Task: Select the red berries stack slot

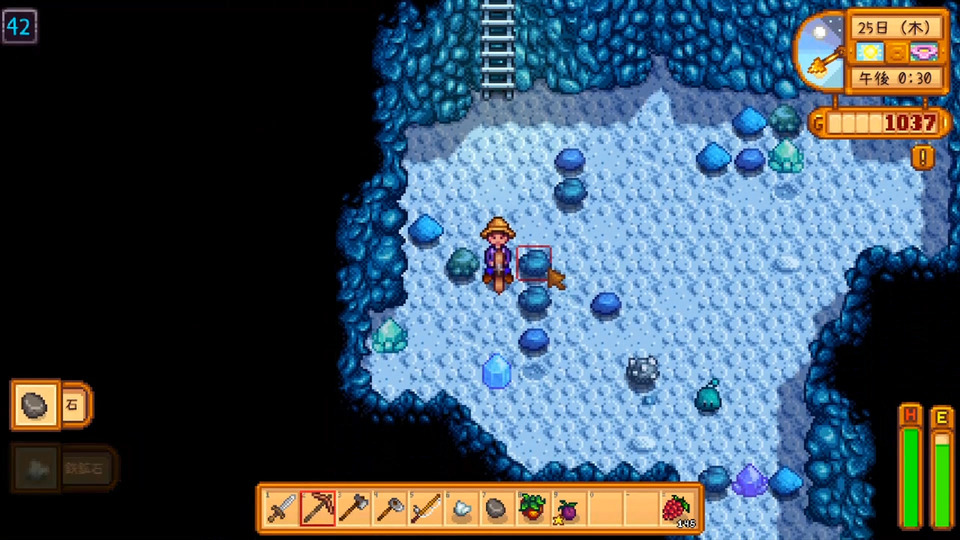Action: [x=678, y=509]
